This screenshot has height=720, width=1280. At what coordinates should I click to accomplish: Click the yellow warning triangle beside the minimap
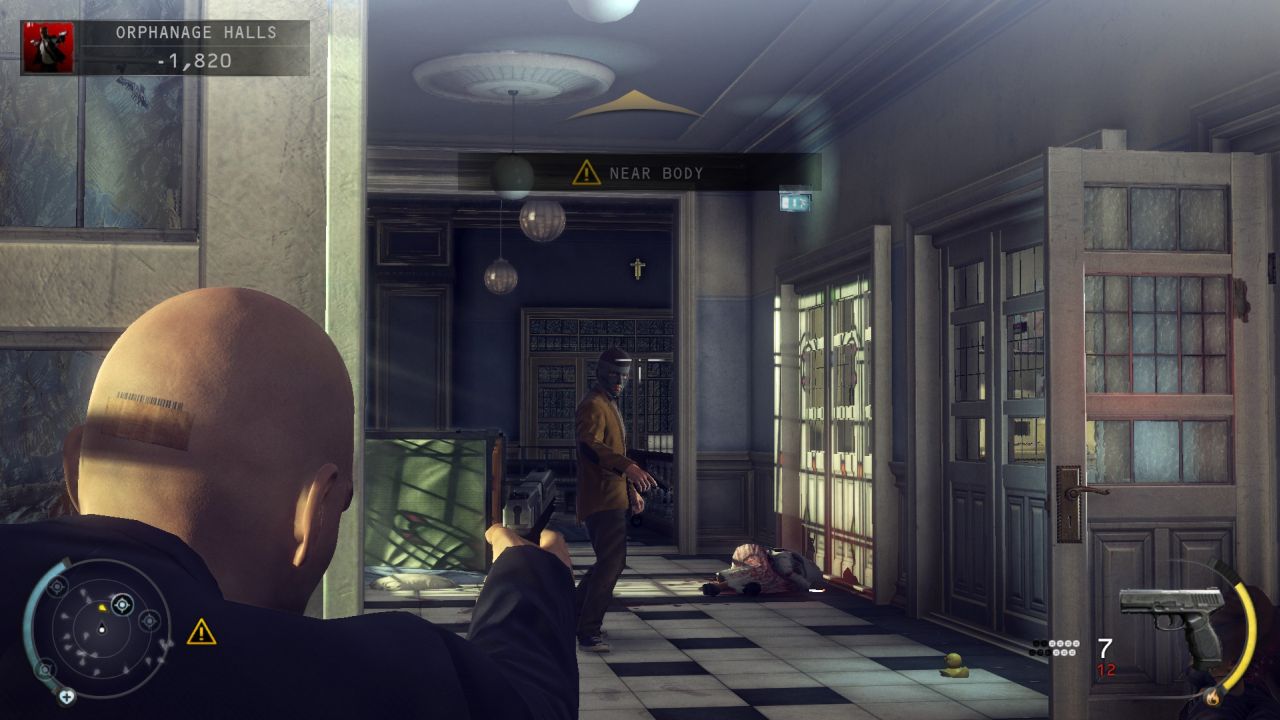(201, 632)
